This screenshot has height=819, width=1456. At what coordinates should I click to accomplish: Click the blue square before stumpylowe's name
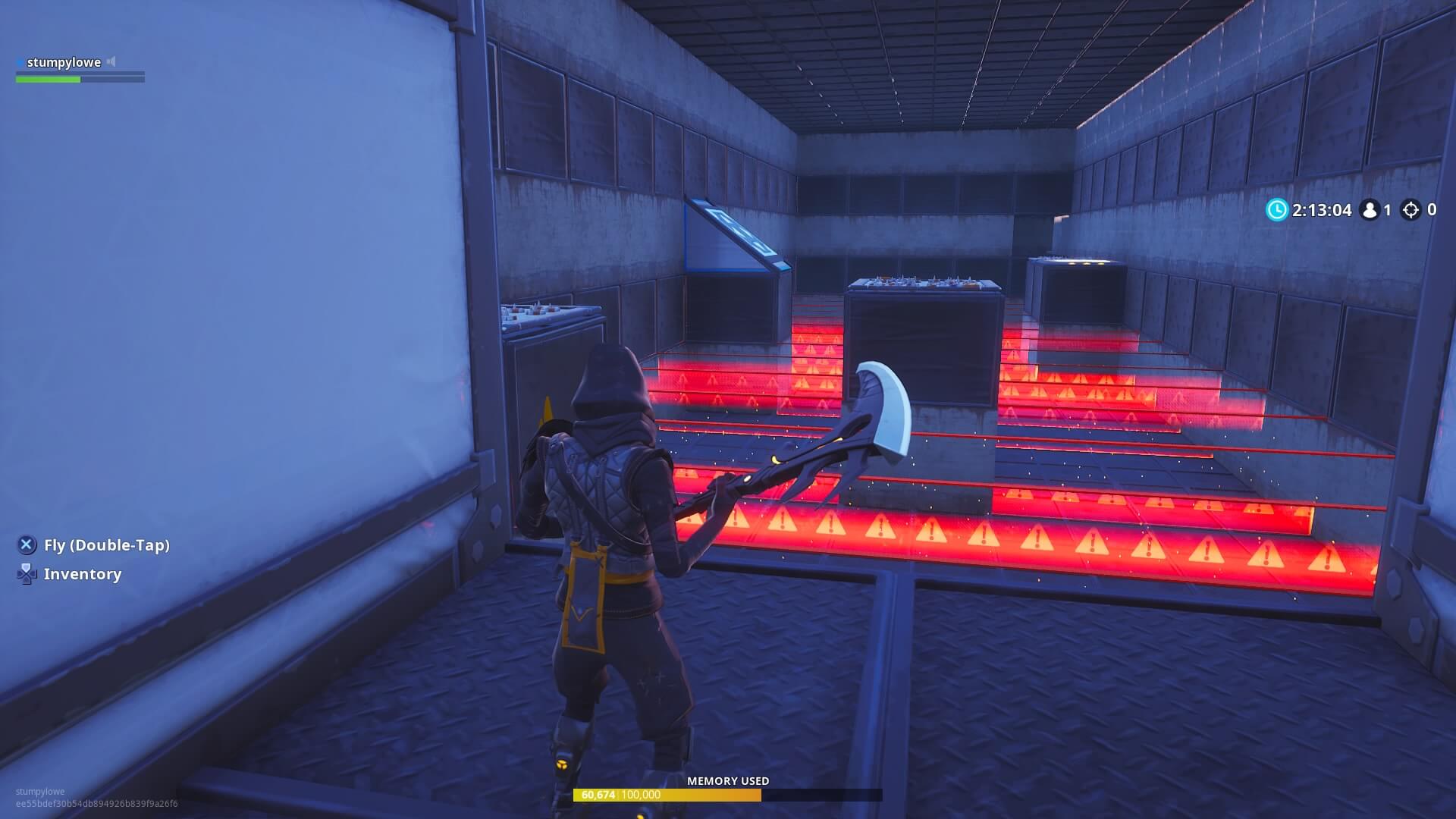19,62
